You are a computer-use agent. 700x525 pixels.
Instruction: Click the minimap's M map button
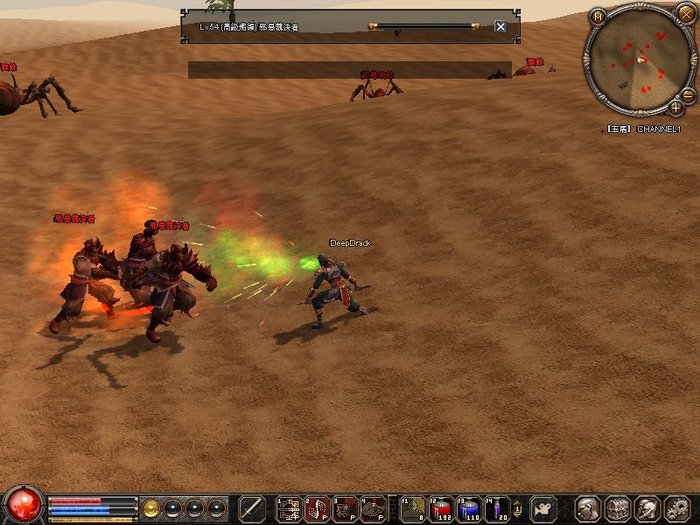point(598,16)
